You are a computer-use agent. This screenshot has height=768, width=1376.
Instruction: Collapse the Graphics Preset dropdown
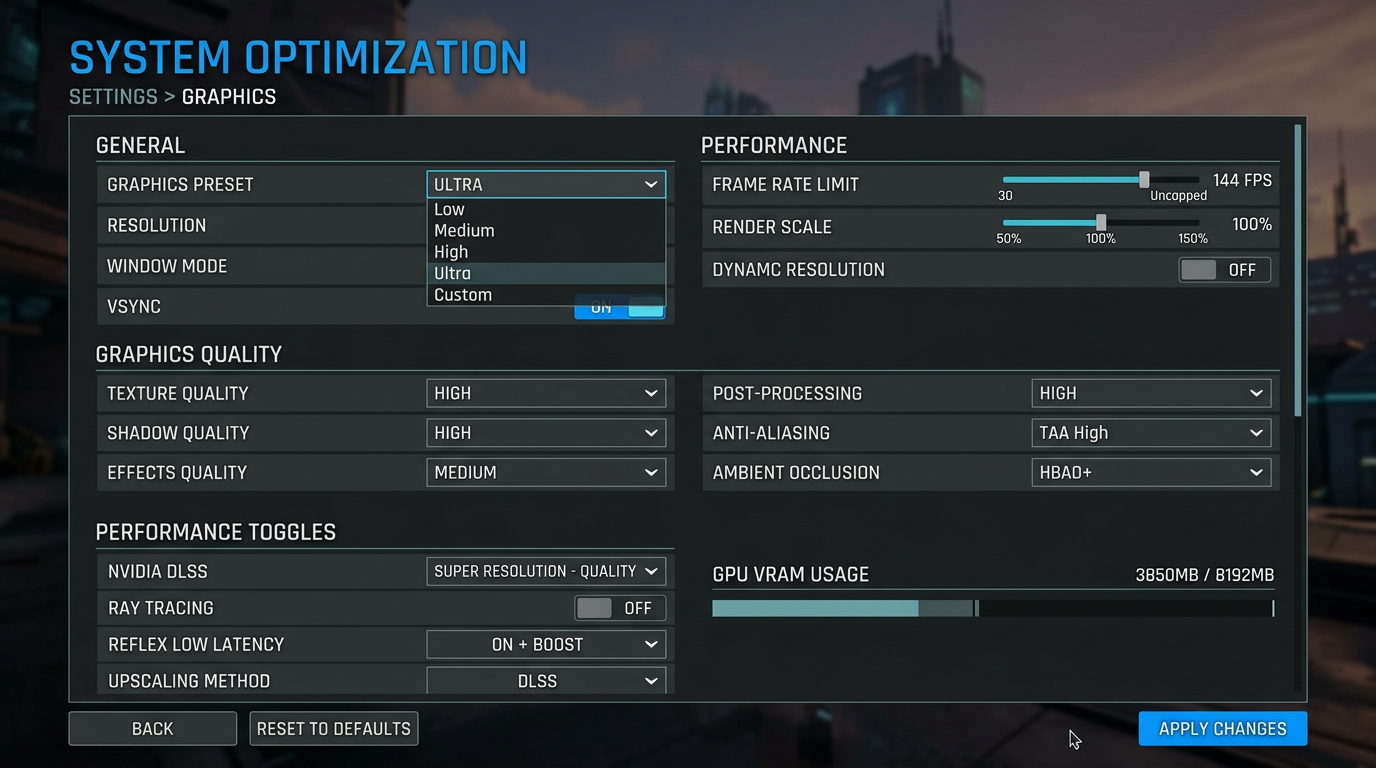tap(546, 184)
